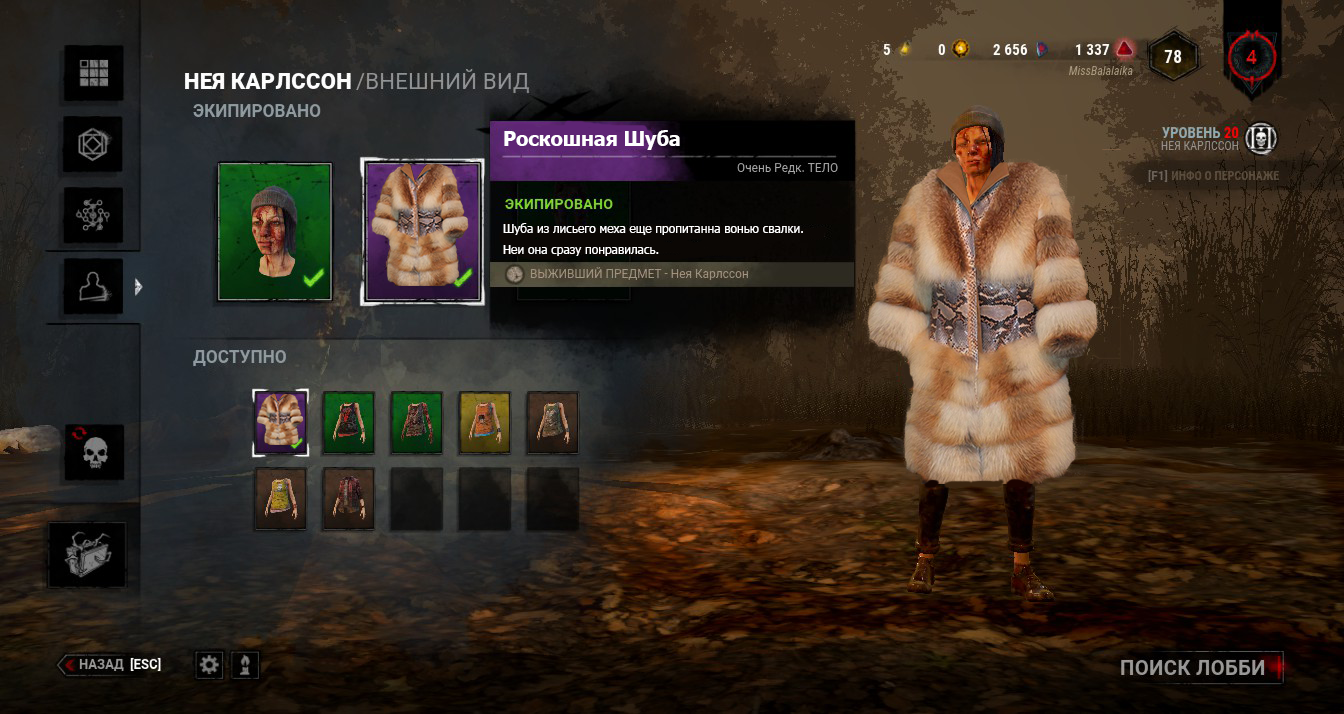Open the character info icon beside УРОВЕНЬ 20
This screenshot has width=1344, height=714.
pos(1262,139)
